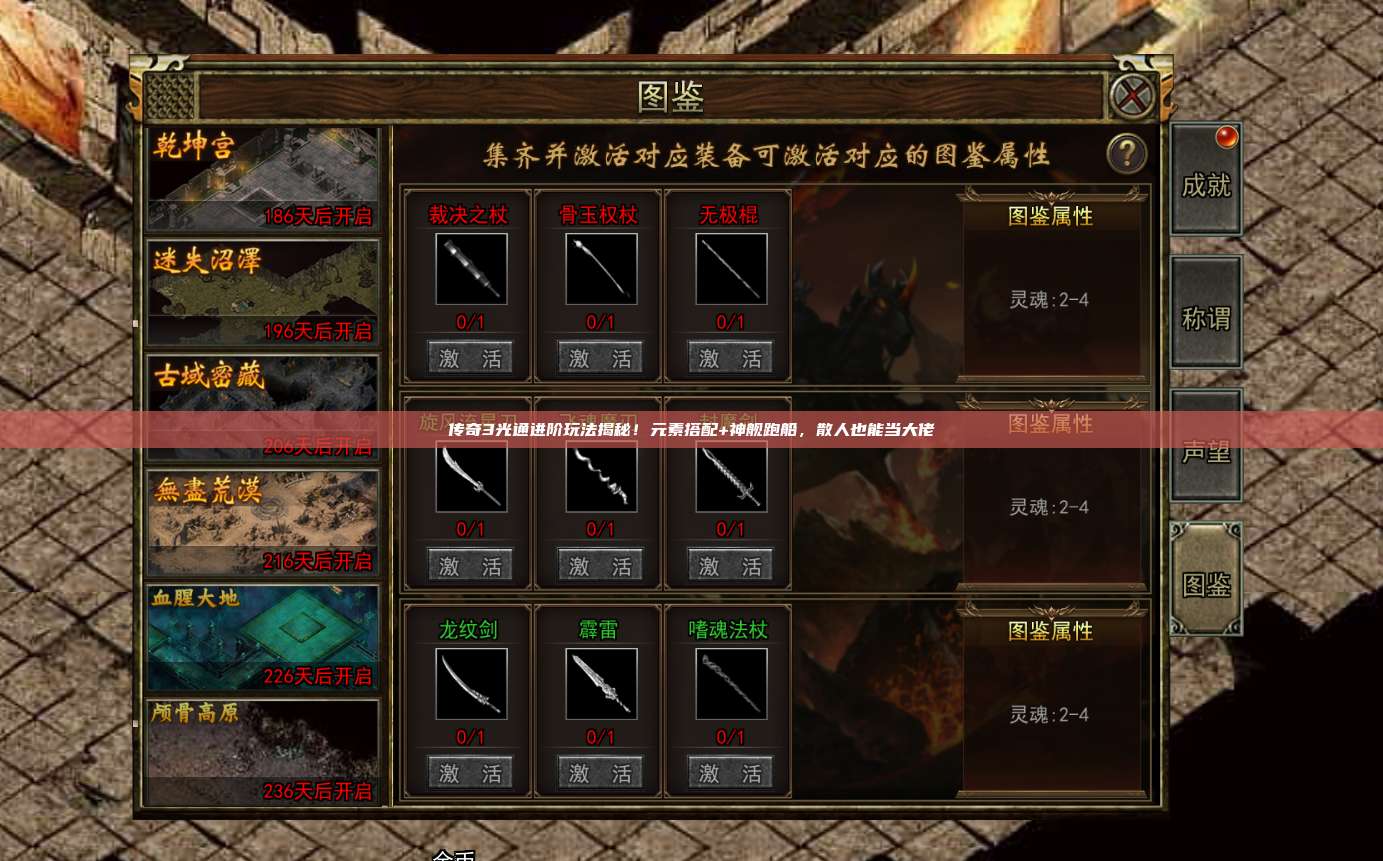Check the 0/1 progress under 骨玉权杖
This screenshot has height=861, width=1383.
599,322
